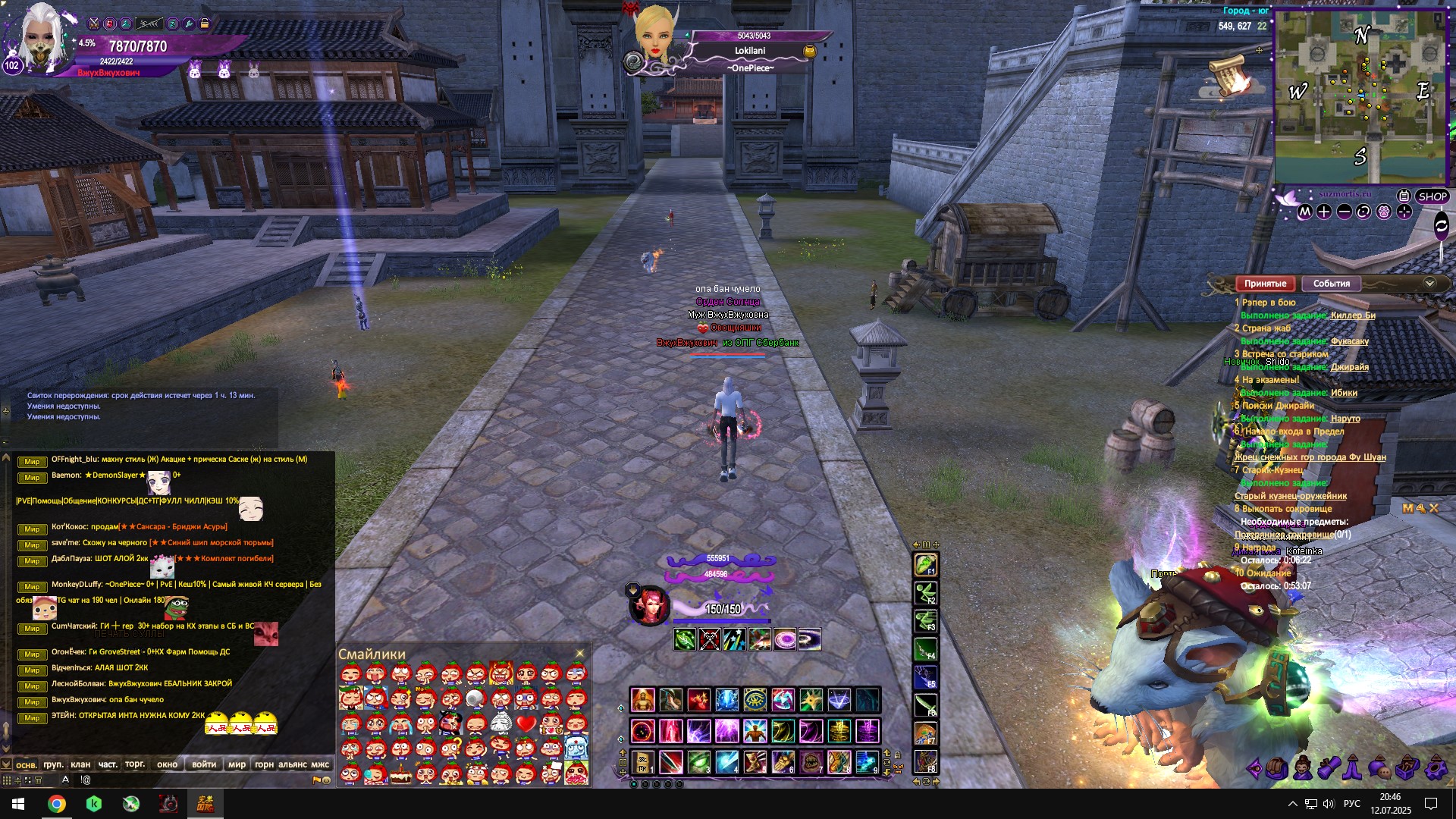Image resolution: width=1456 pixels, height=819 pixels.
Task: Activate the golden eye skill icon
Action: click(755, 700)
